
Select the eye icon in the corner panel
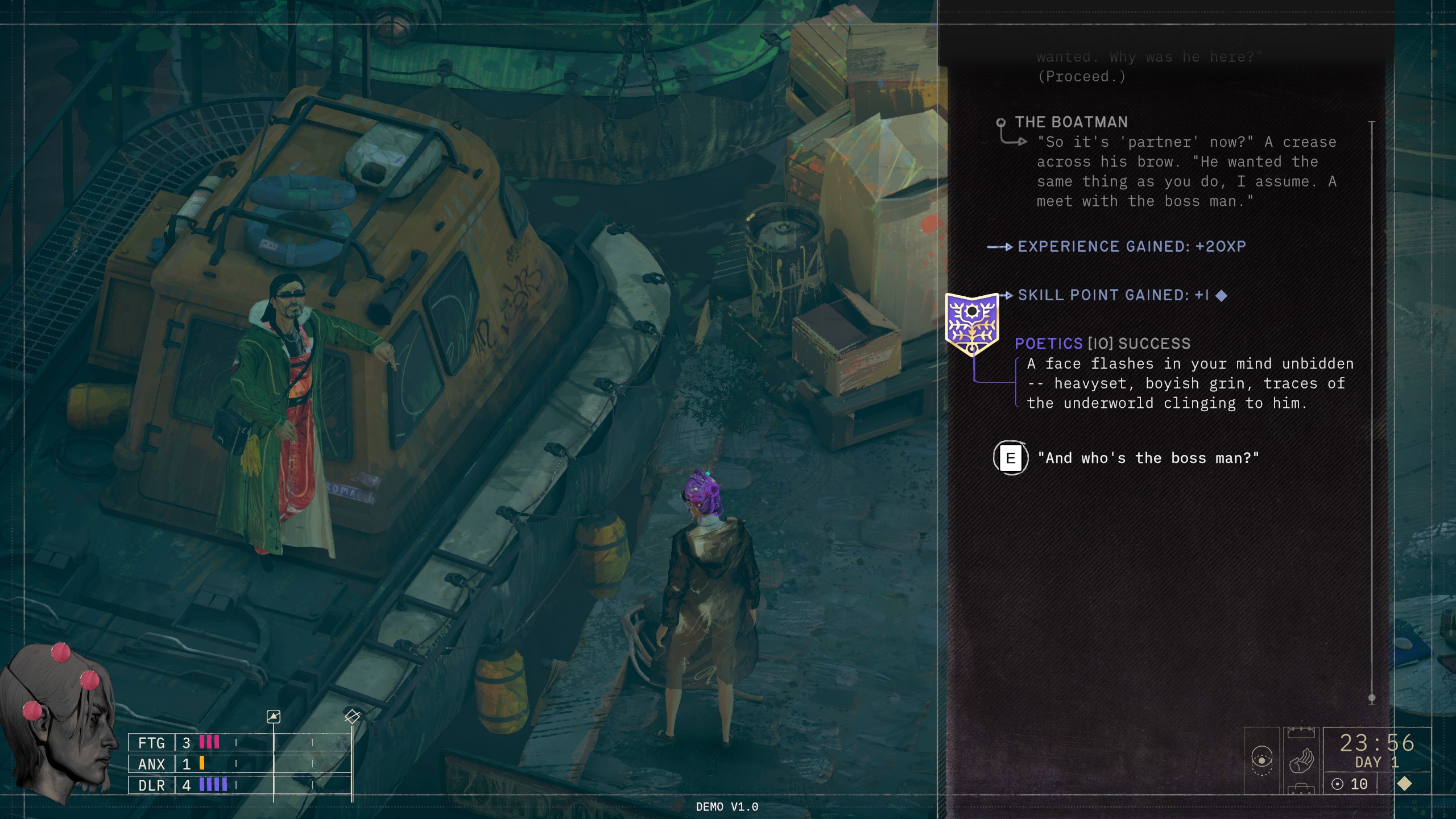pos(1261,760)
